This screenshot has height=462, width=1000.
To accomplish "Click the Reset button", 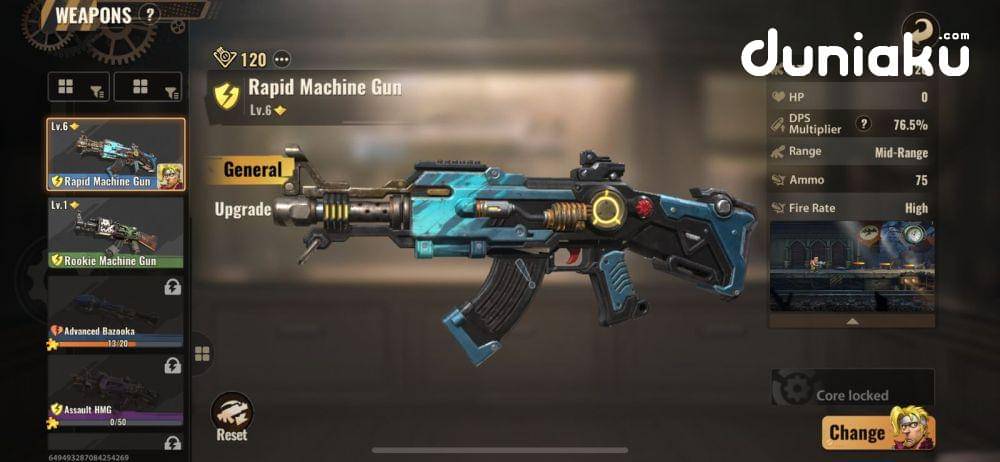I will coord(232,415).
